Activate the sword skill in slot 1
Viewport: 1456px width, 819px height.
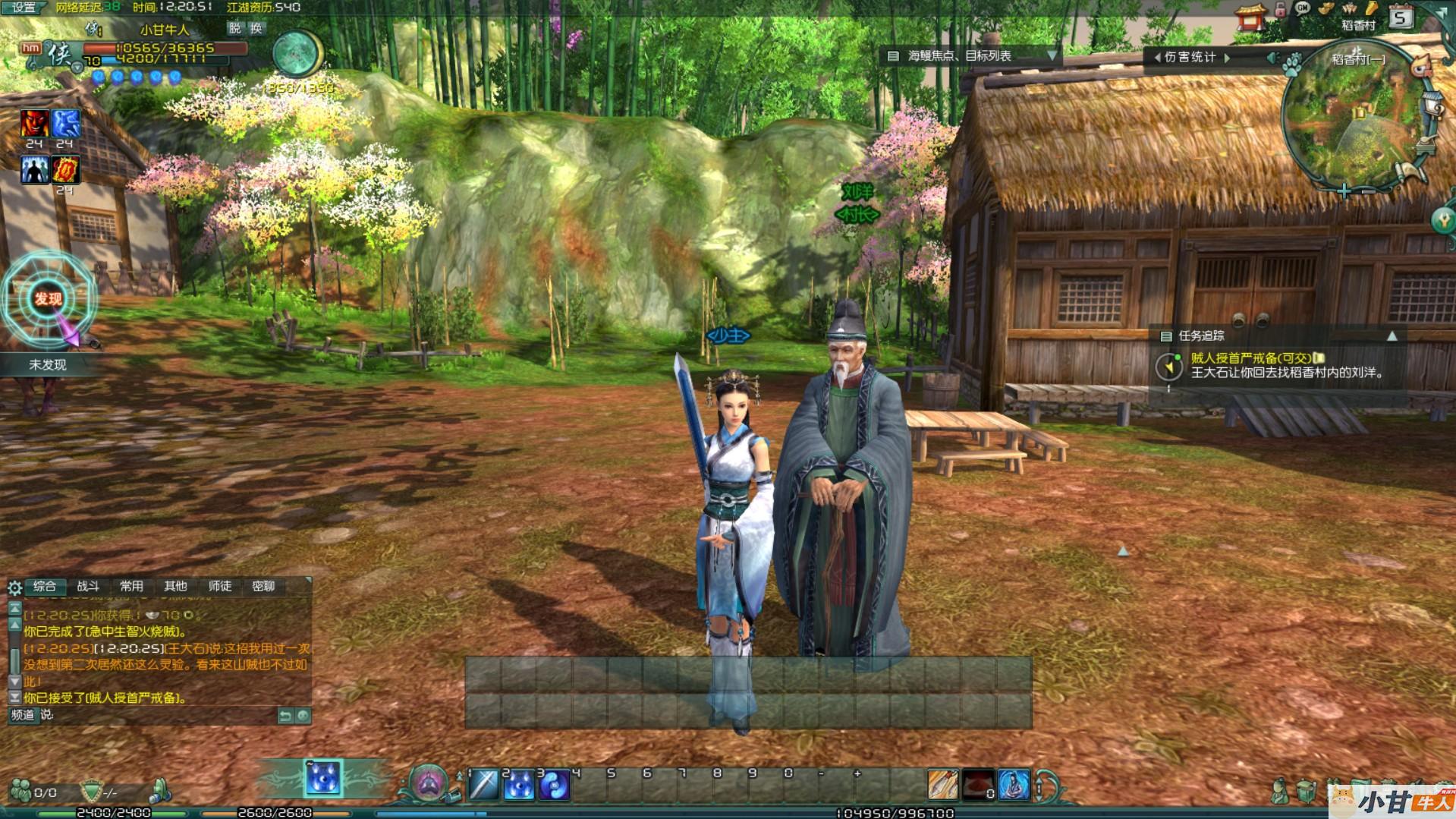[x=483, y=786]
